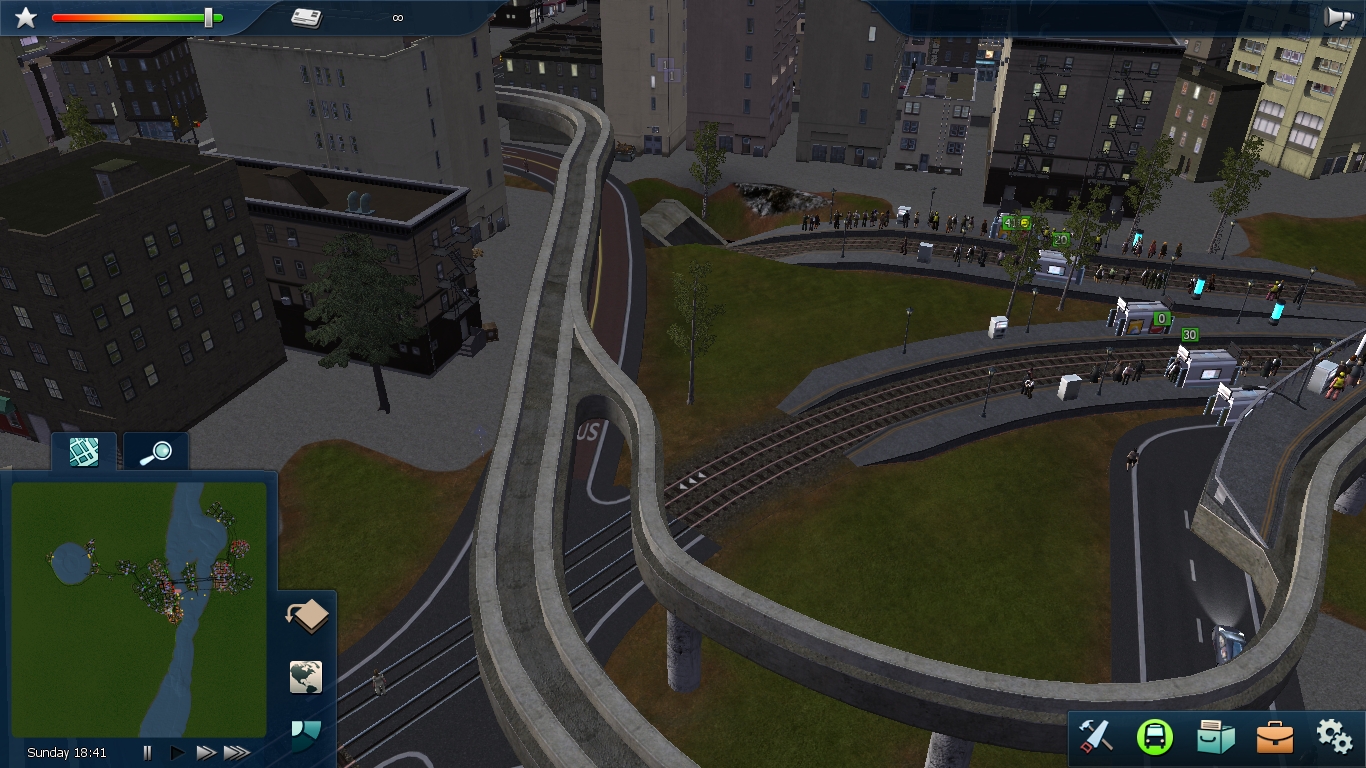This screenshot has width=1366, height=768.
Task: Open the hammer and saw construction menu
Action: pos(1096,737)
